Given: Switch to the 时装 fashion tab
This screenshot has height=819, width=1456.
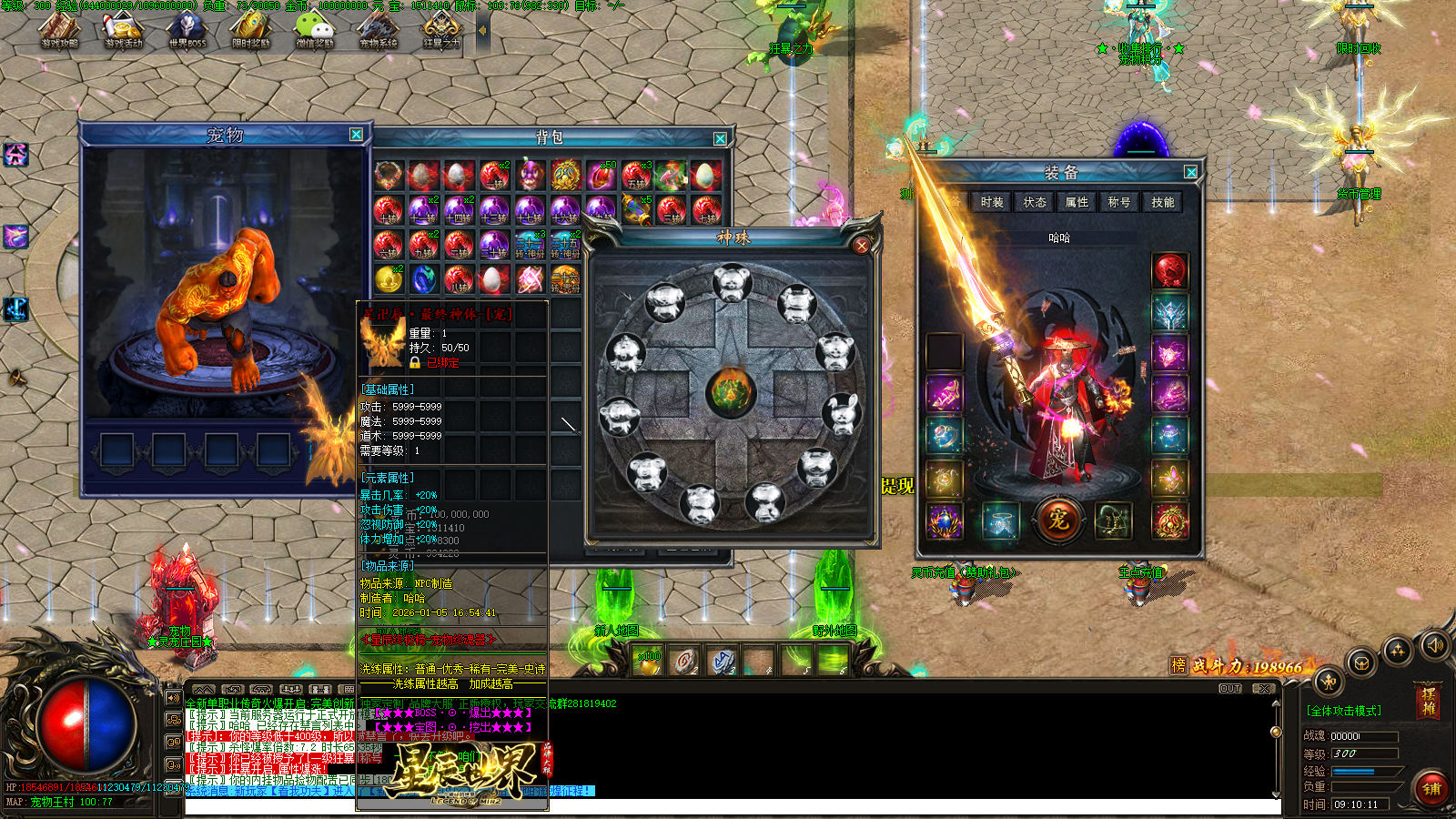Looking at the screenshot, I should (992, 202).
